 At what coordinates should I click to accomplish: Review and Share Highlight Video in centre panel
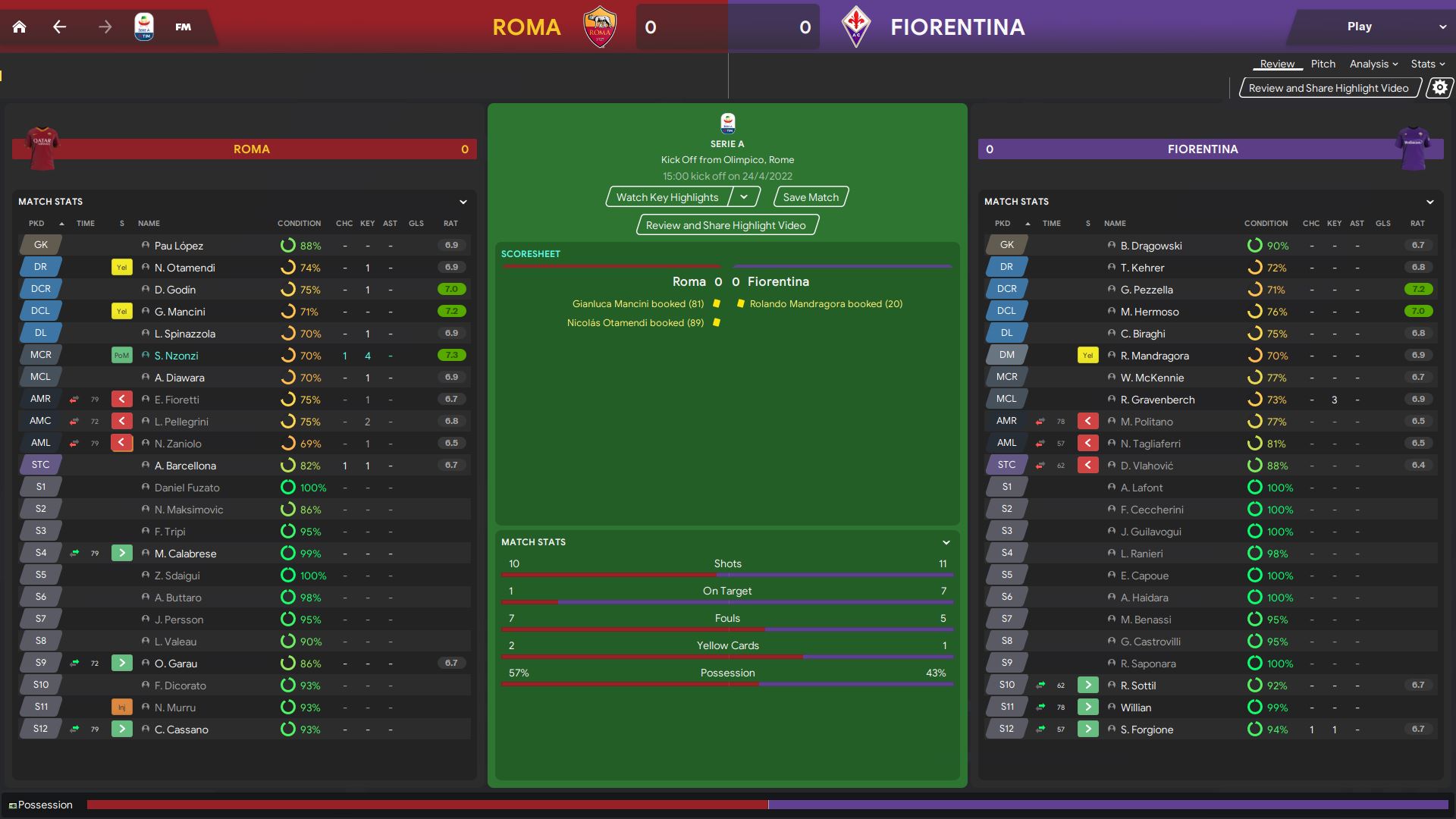tap(726, 225)
